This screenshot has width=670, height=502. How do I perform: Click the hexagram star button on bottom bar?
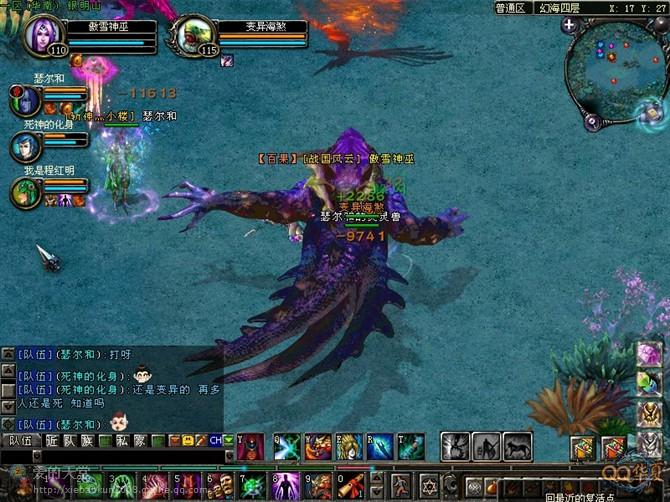click(431, 487)
